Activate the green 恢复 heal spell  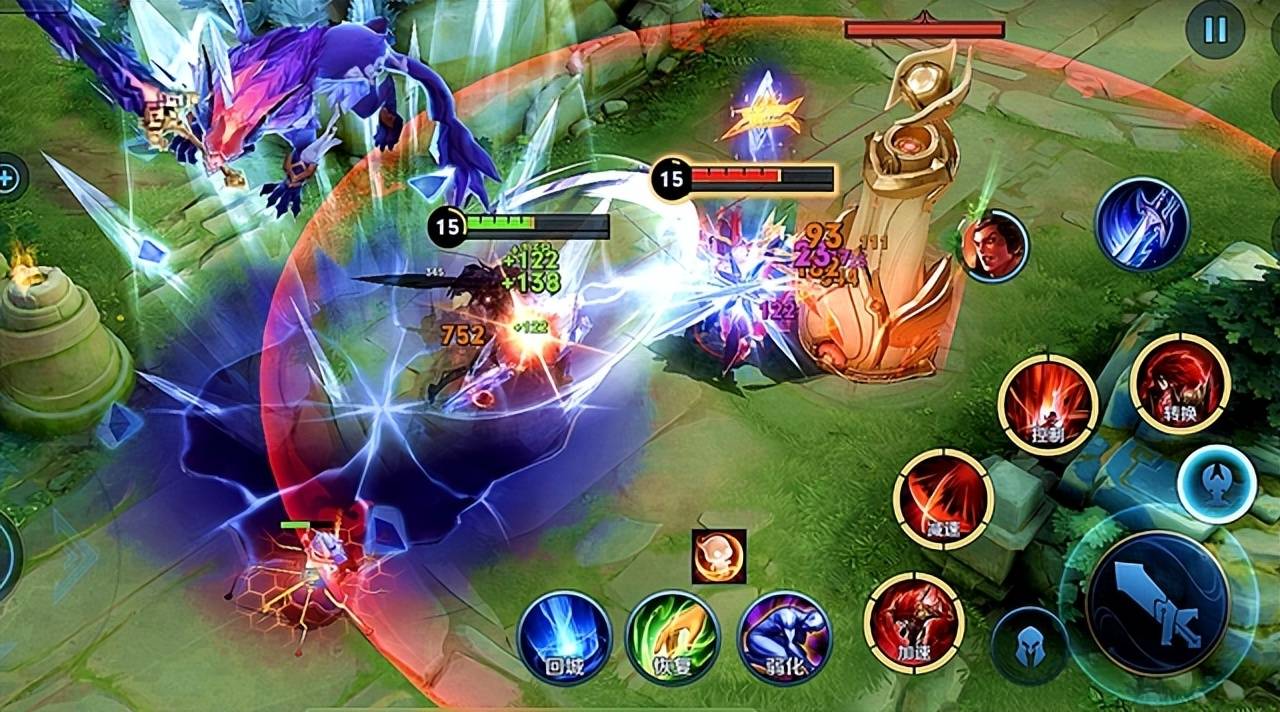coord(672,638)
